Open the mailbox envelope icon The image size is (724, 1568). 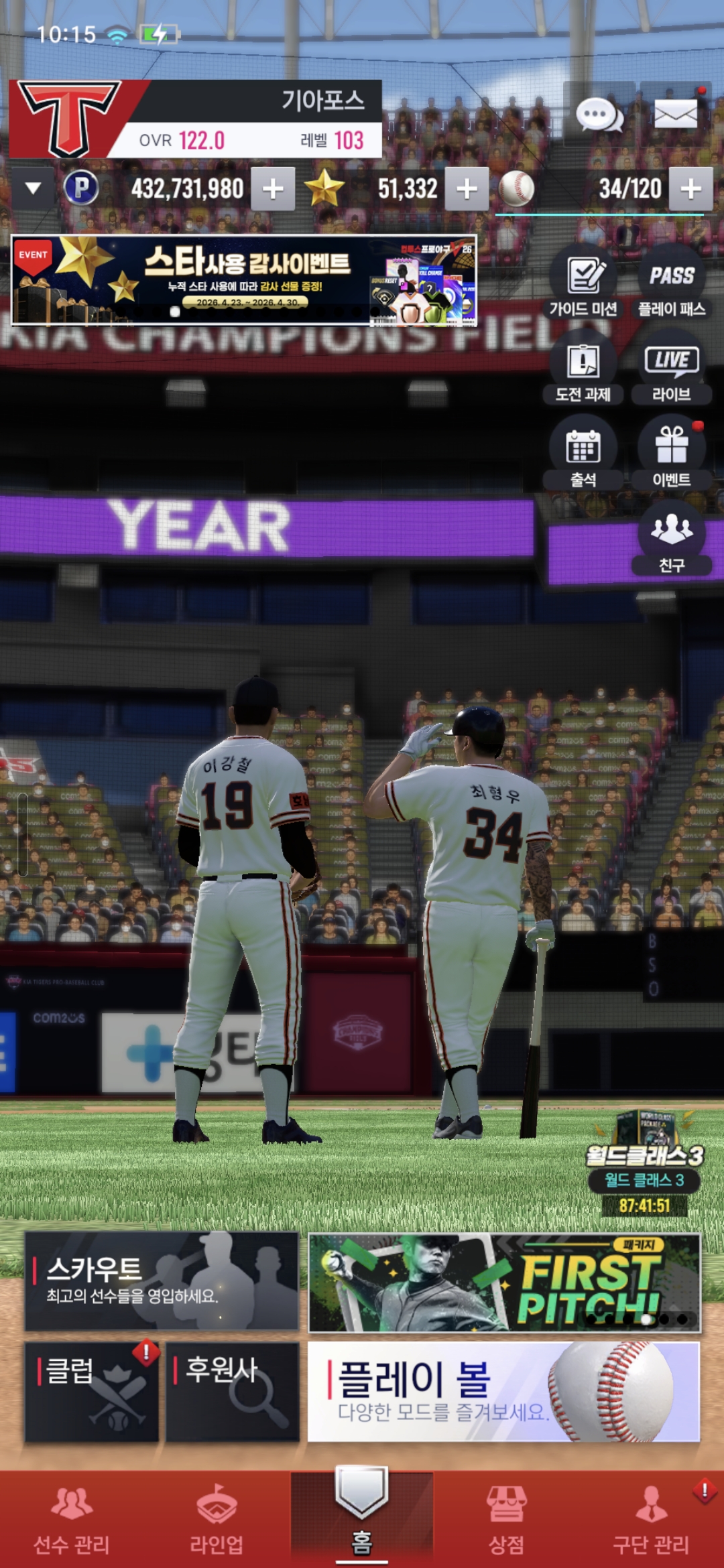click(x=675, y=115)
